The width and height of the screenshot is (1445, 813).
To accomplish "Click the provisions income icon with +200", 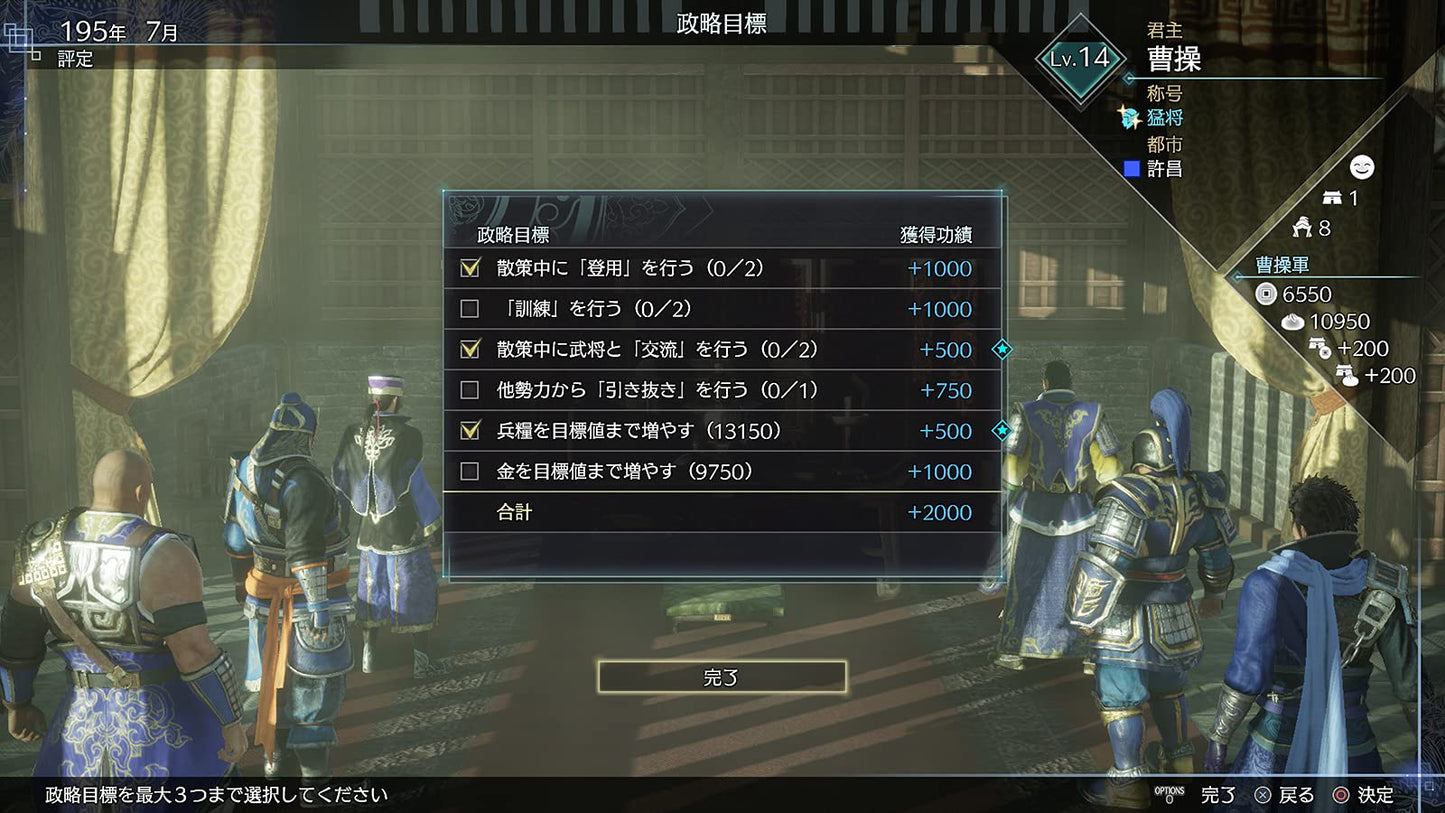I will pos(1352,375).
